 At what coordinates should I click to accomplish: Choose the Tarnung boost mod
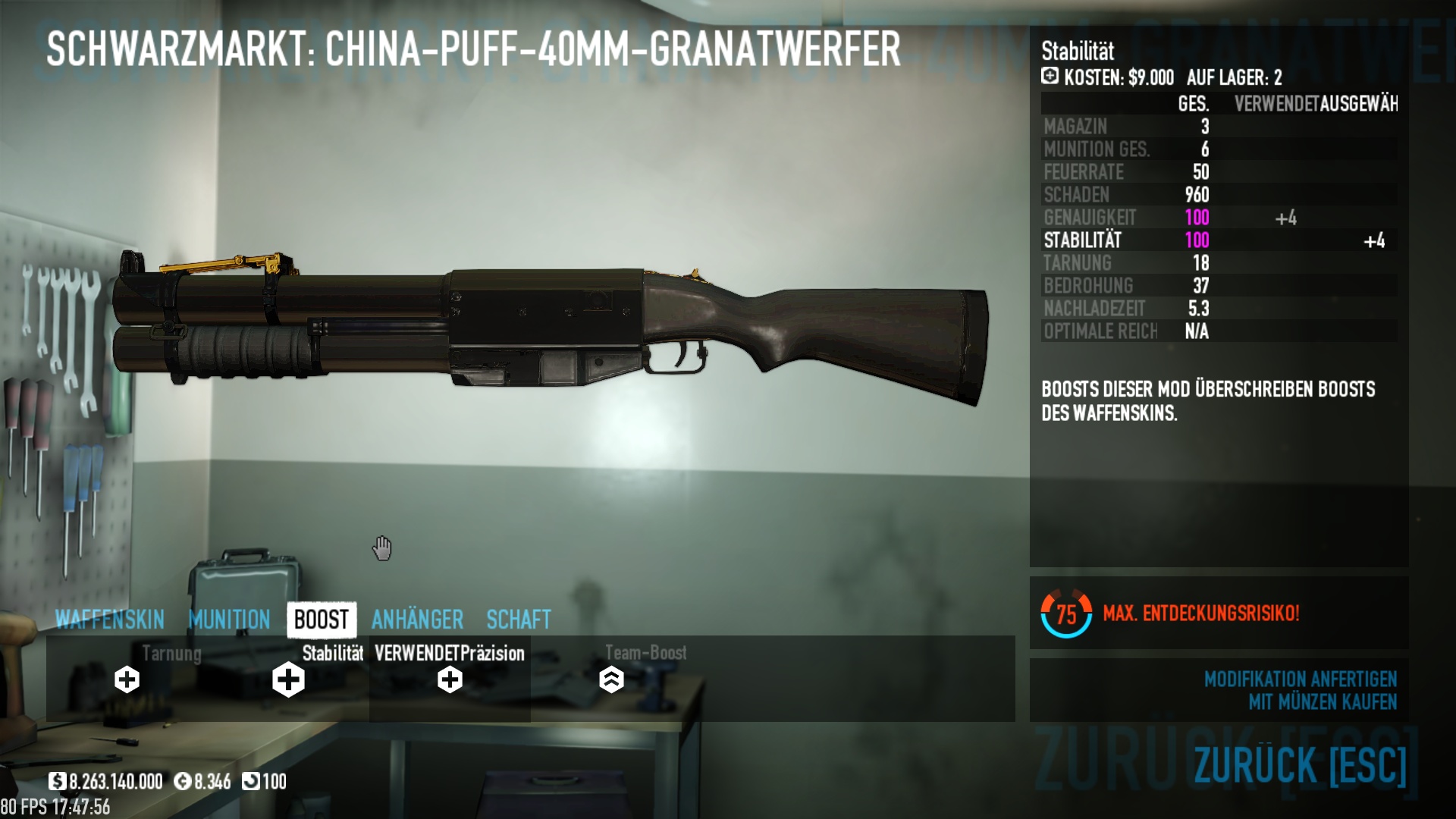point(127,679)
